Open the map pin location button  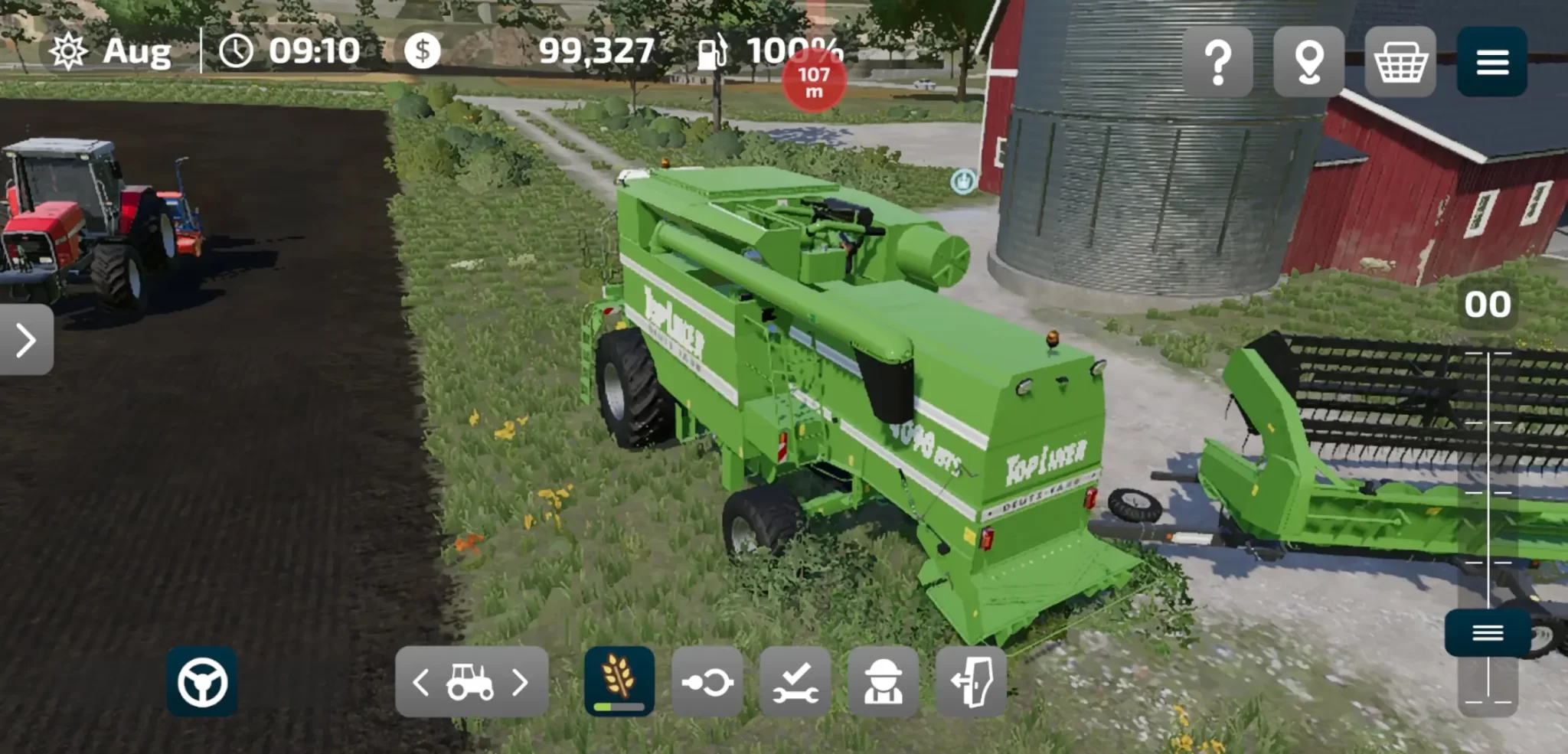click(1308, 62)
